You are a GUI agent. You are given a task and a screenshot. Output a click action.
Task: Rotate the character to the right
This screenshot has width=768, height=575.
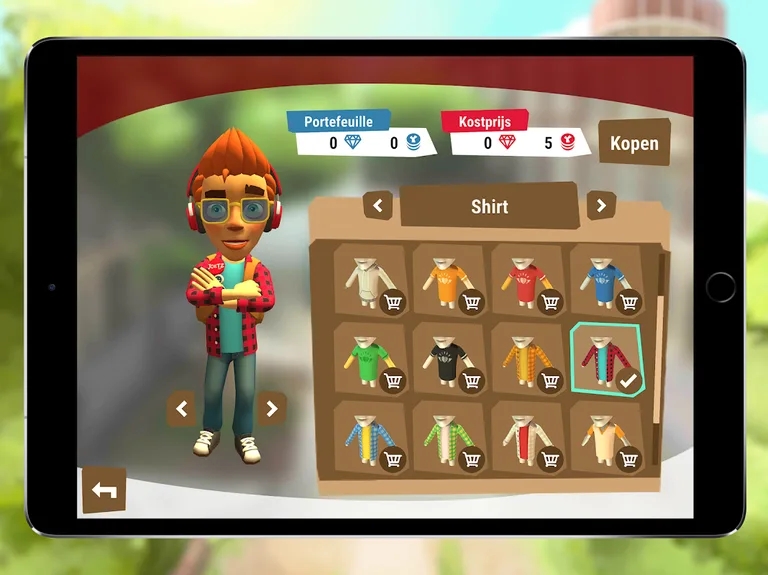[x=271, y=408]
